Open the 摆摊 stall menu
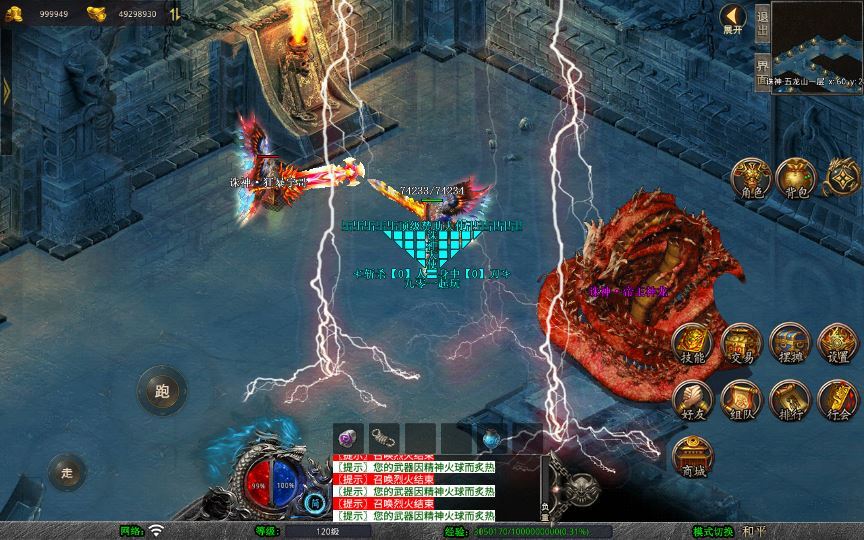The height and width of the screenshot is (540, 864). pos(789,343)
